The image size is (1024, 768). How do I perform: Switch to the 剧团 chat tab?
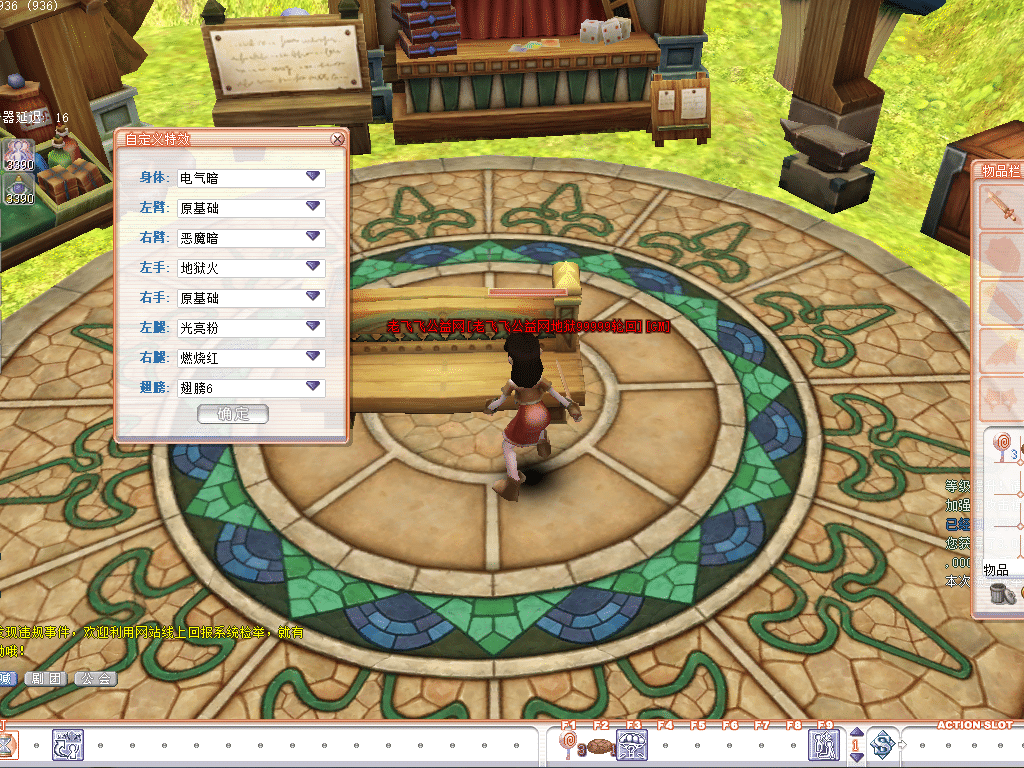point(48,678)
